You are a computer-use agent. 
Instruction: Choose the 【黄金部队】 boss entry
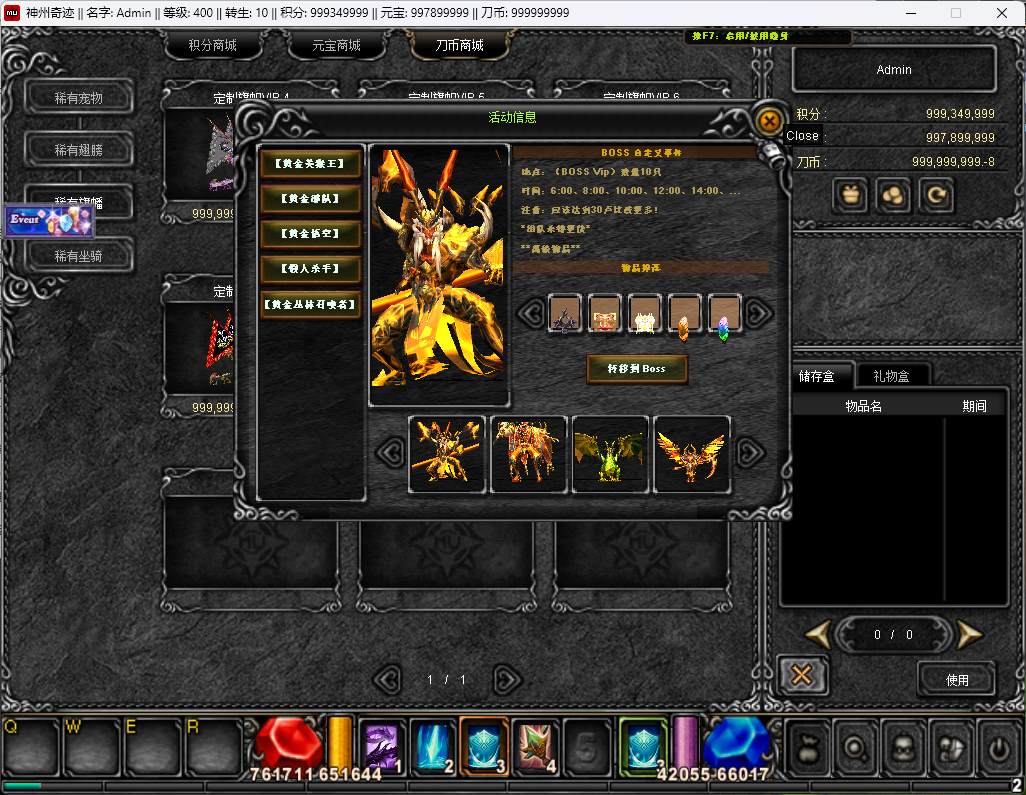(x=310, y=199)
